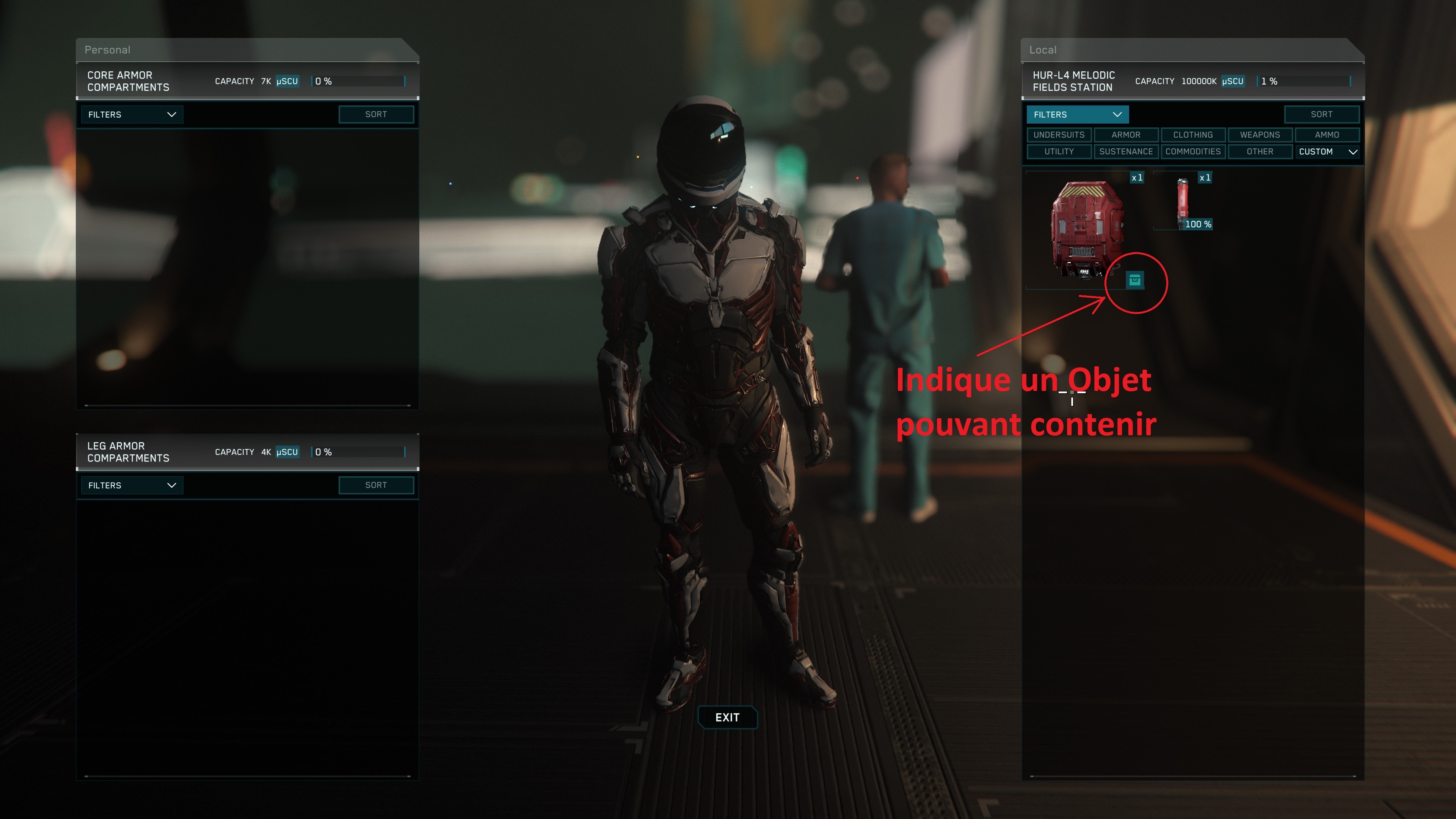Filter local items by Sustenance
This screenshot has width=1456, height=819.
click(x=1125, y=152)
